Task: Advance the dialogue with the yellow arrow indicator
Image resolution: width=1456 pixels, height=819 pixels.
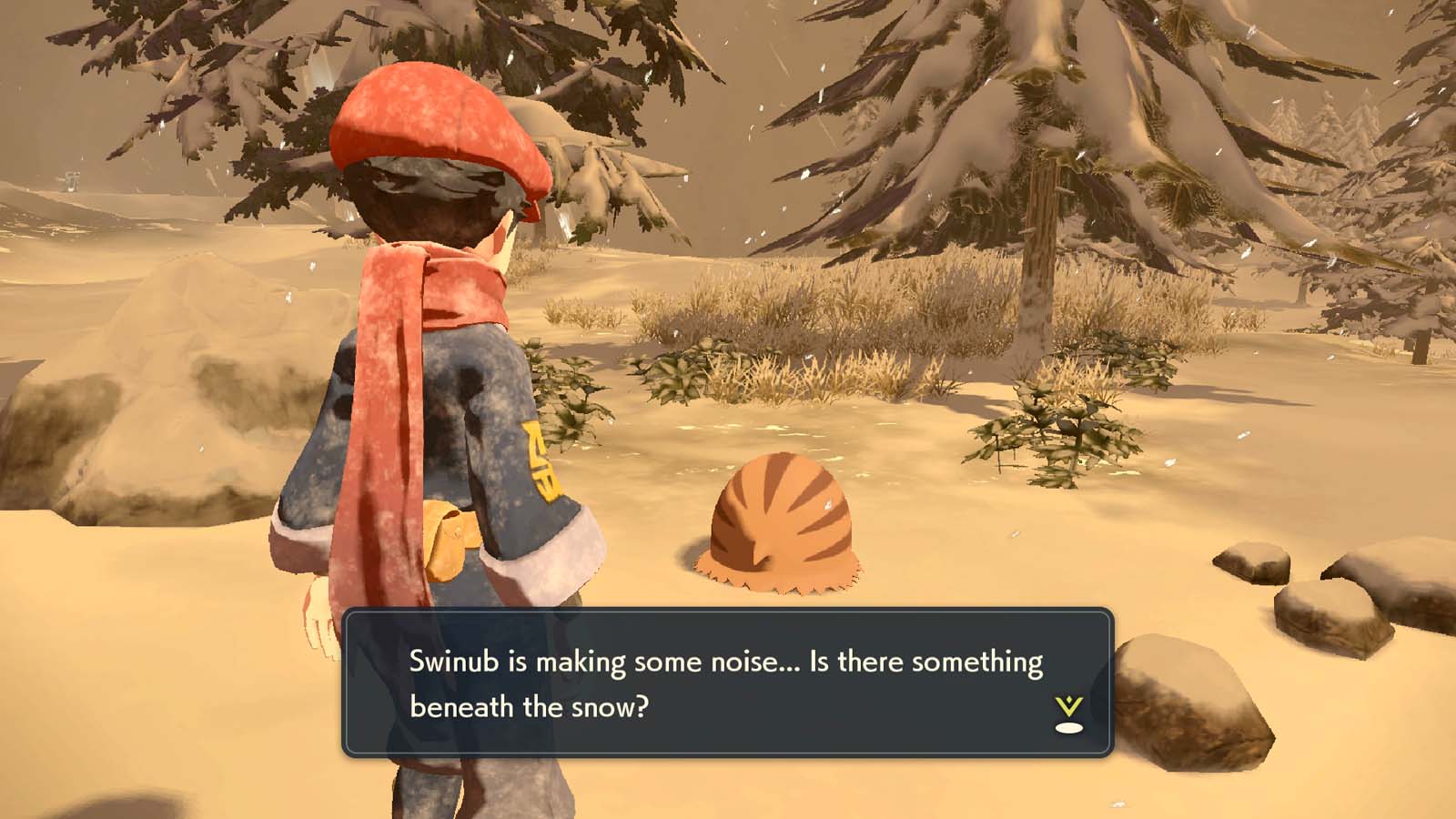Action: [1068, 713]
